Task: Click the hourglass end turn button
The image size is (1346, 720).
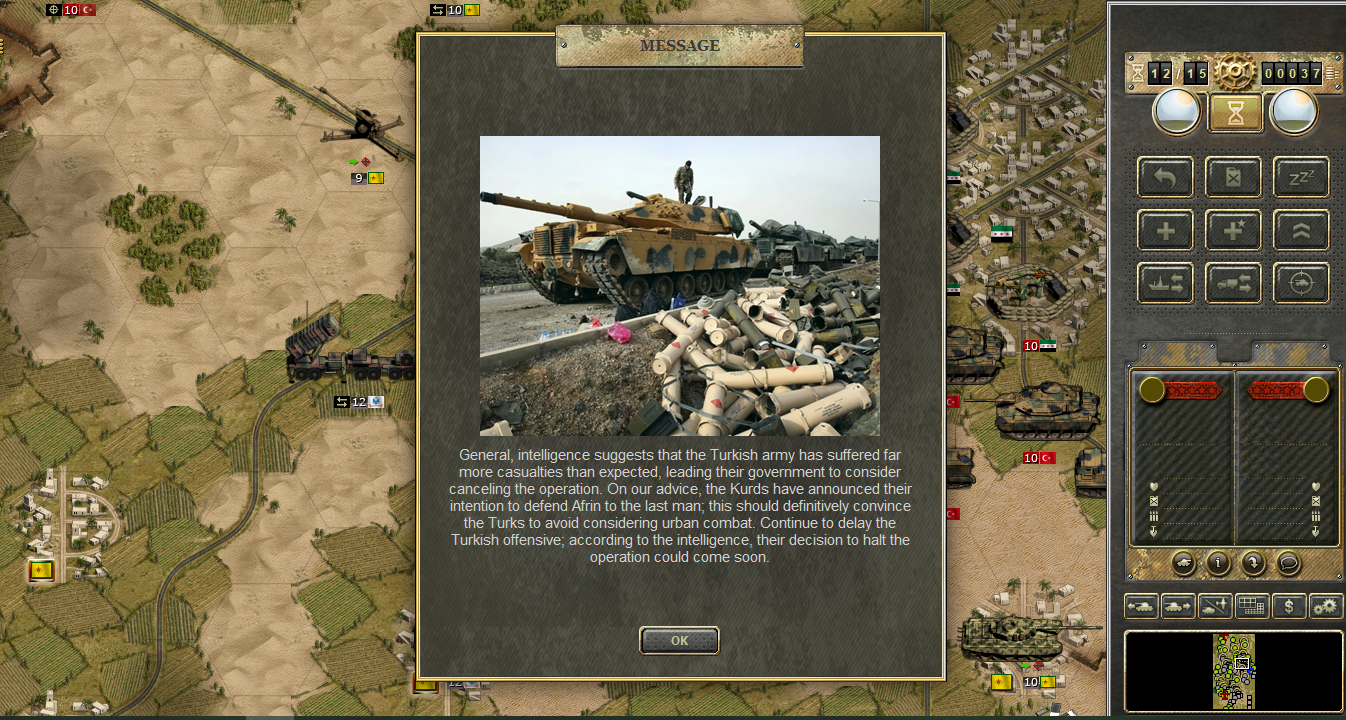Action: [1236, 112]
